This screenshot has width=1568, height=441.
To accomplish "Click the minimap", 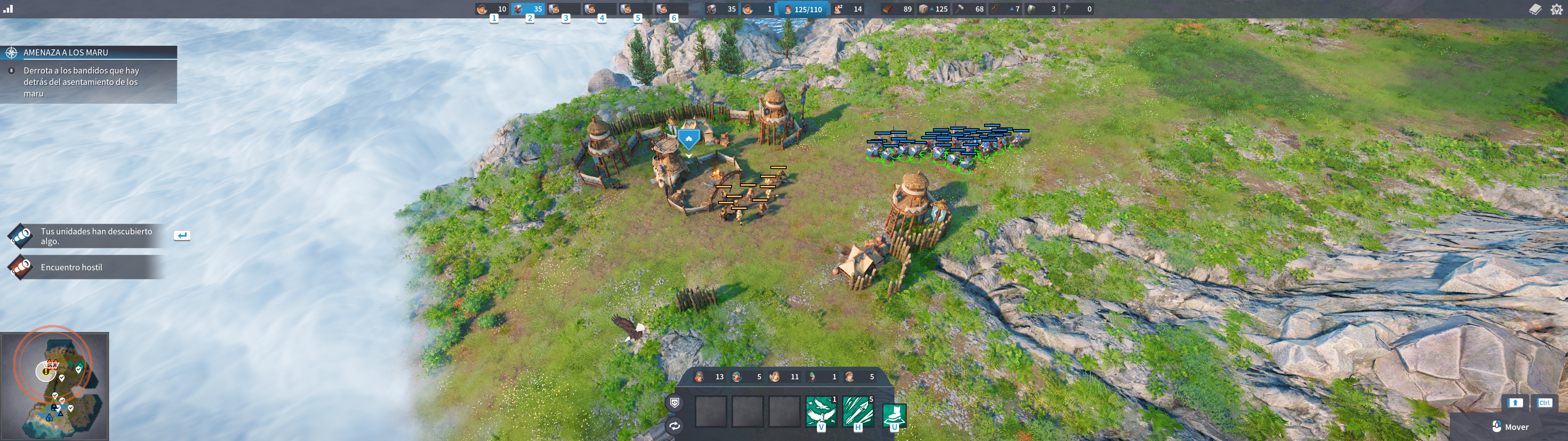I will 55,385.
